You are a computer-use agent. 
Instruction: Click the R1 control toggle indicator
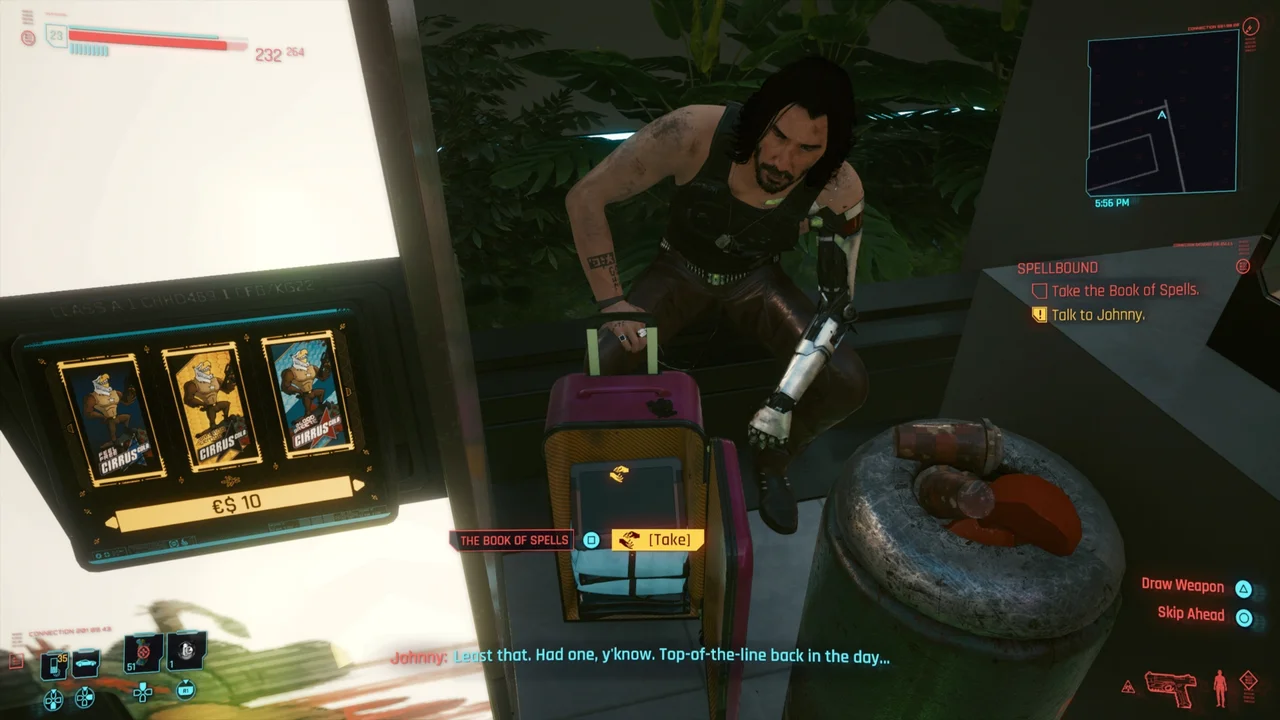186,691
